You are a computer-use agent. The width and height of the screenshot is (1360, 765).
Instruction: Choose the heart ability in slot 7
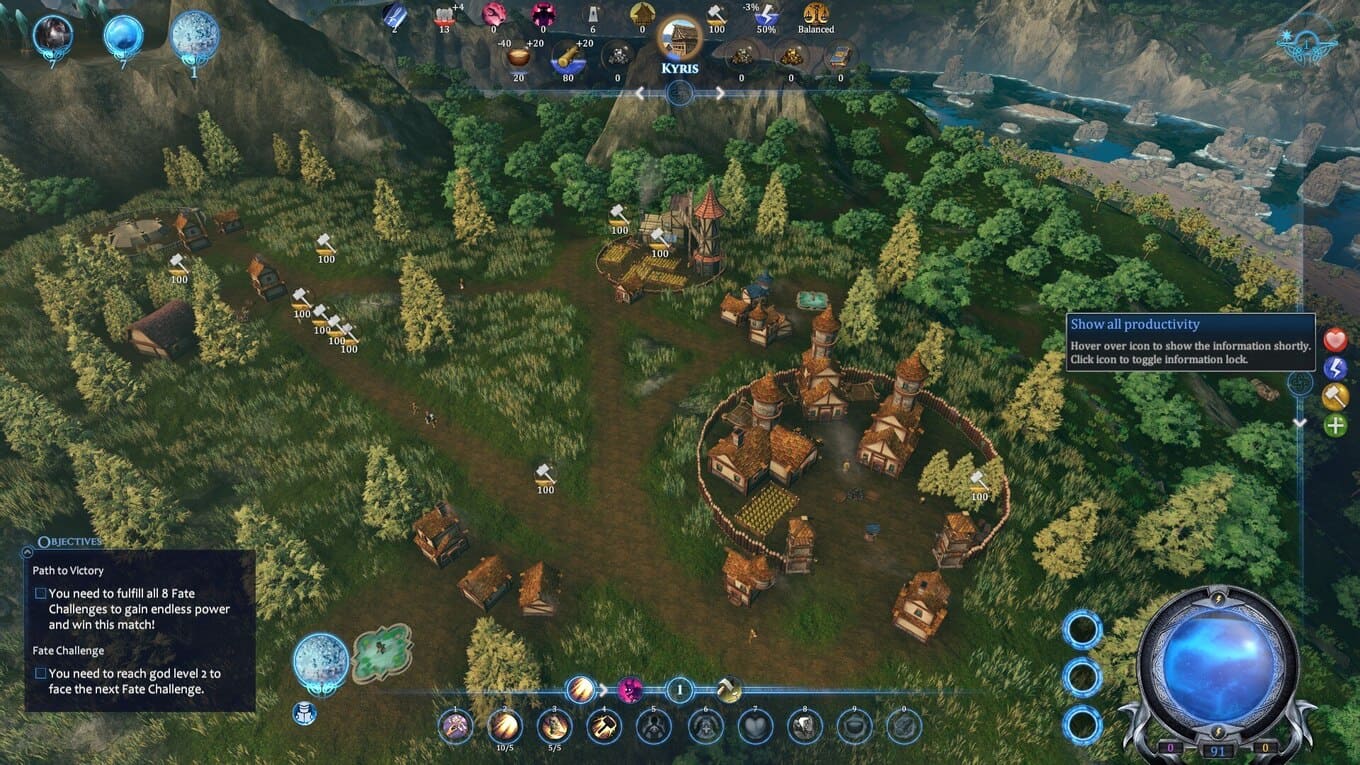tap(755, 726)
